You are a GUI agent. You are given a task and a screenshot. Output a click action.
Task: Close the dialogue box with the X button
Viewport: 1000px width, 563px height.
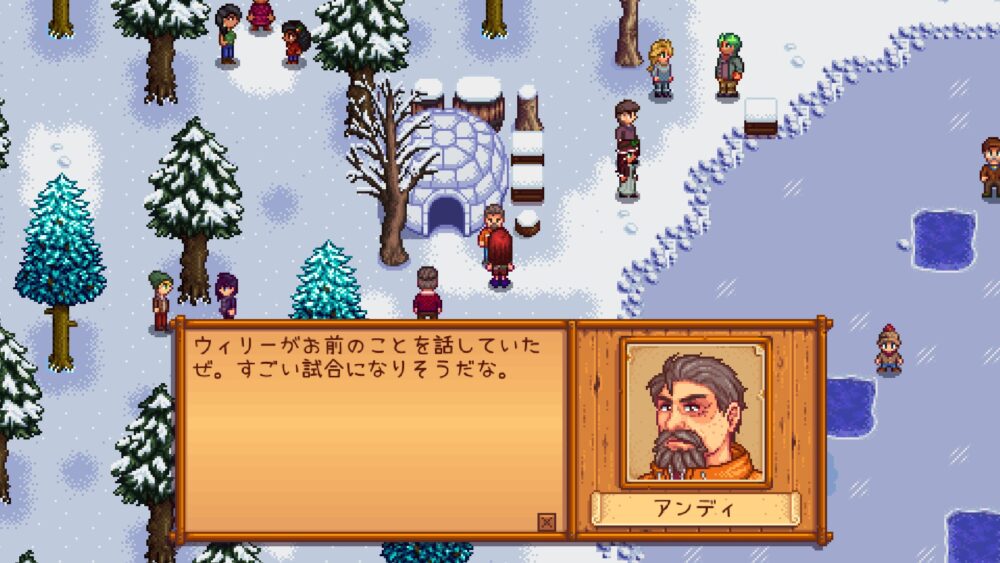point(546,522)
